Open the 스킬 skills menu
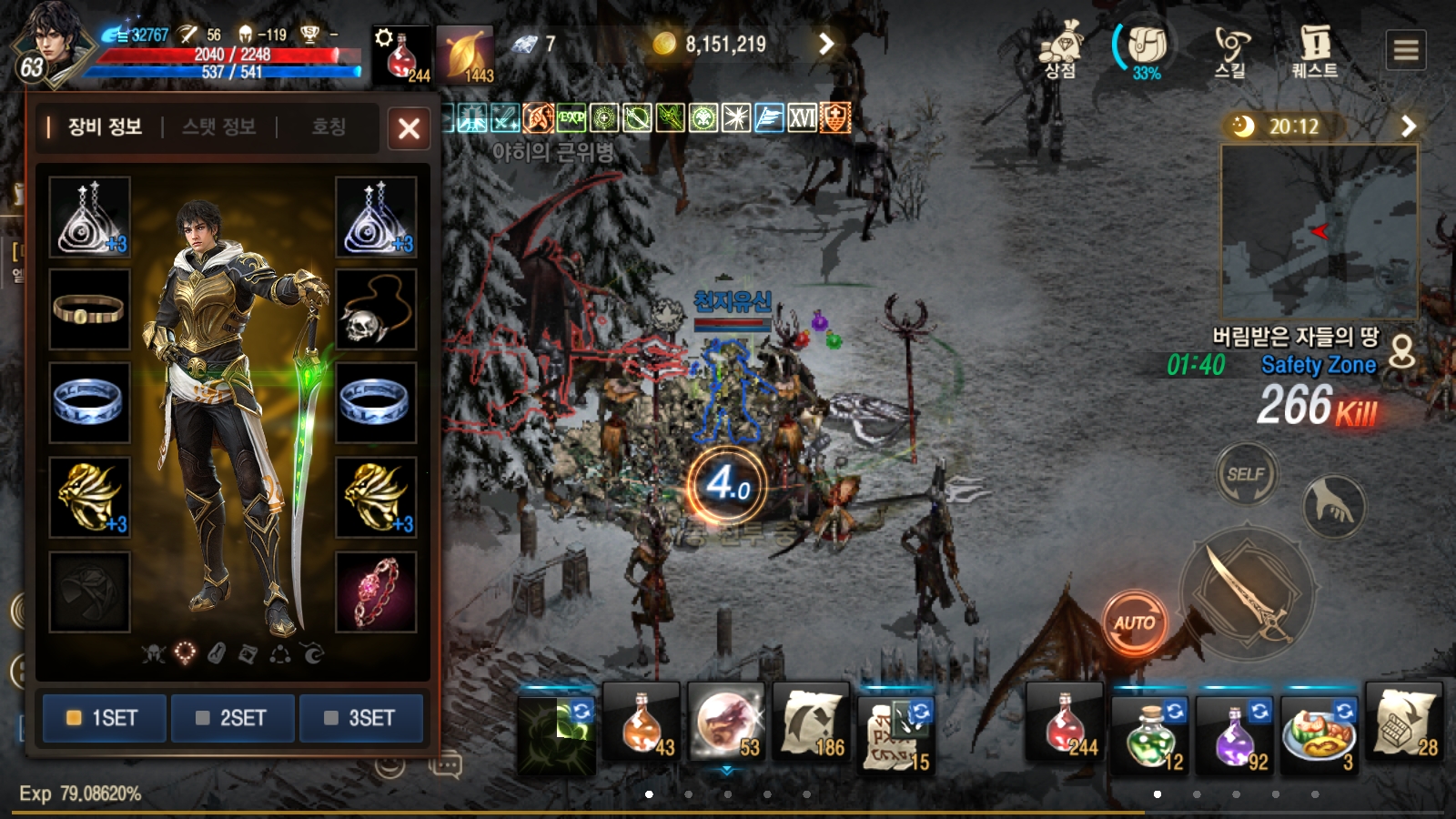 (x=1230, y=50)
